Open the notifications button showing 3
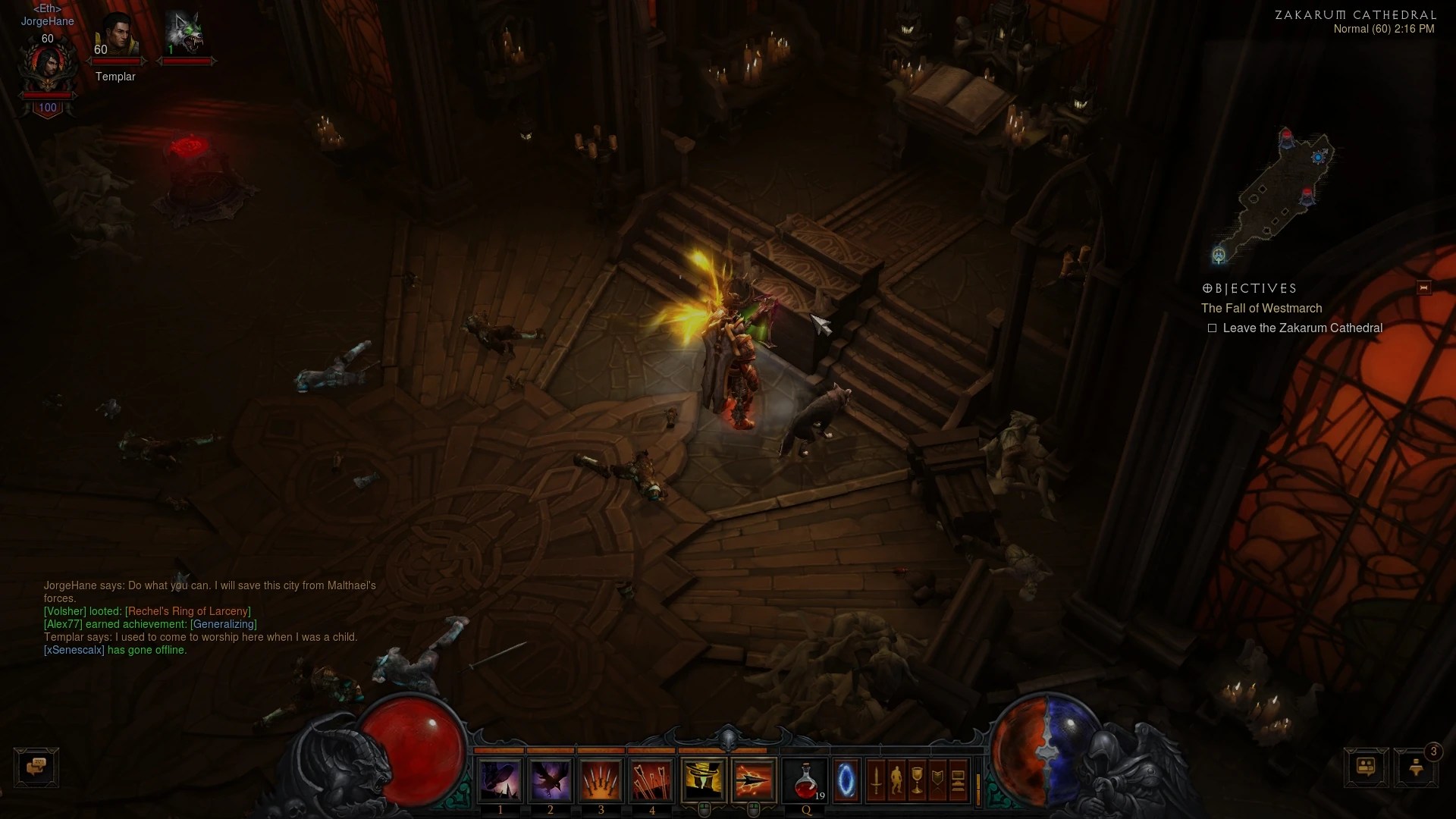Image resolution: width=1456 pixels, height=819 pixels. pos(1416,767)
